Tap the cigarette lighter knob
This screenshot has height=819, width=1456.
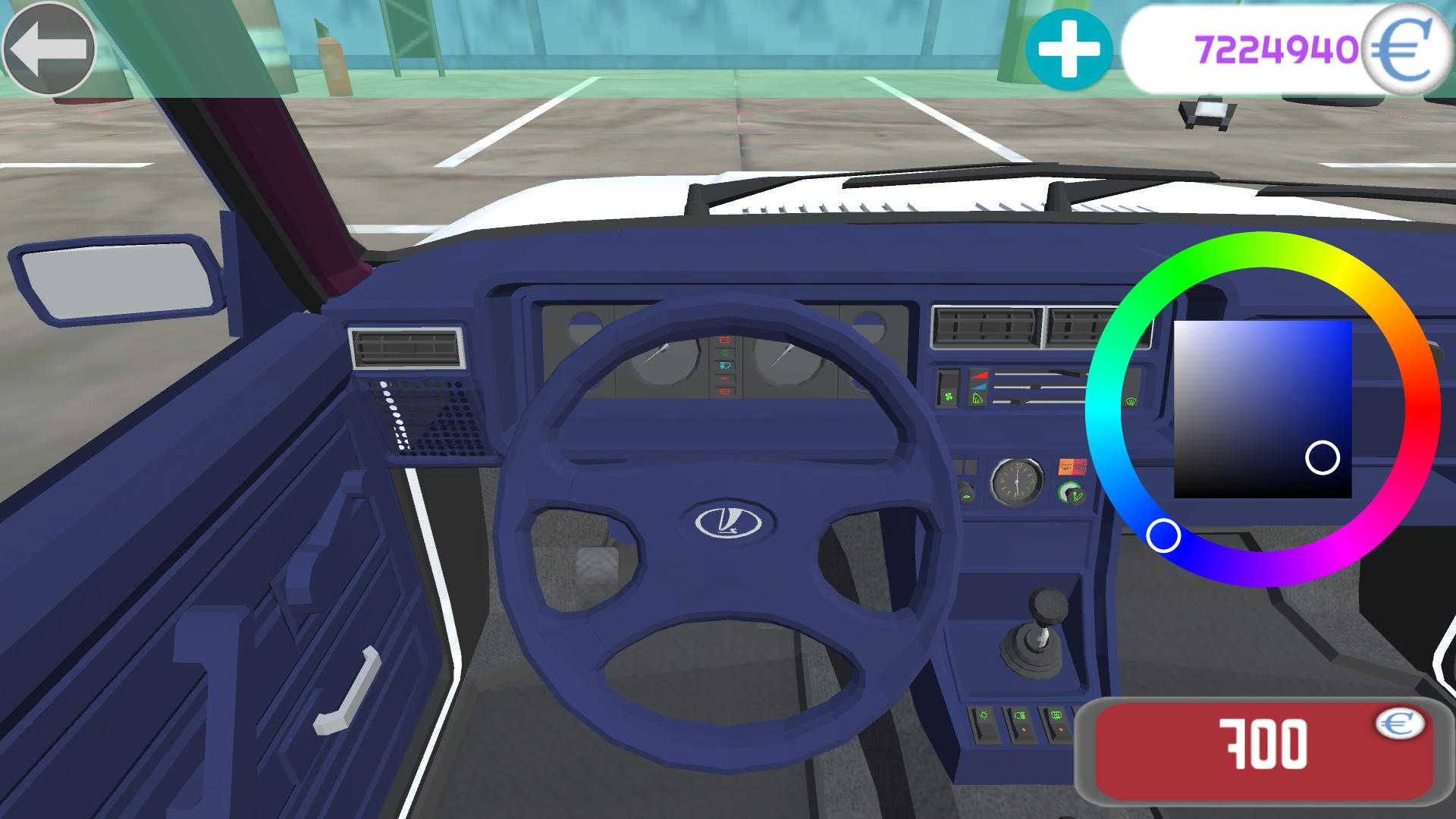pos(1072,492)
